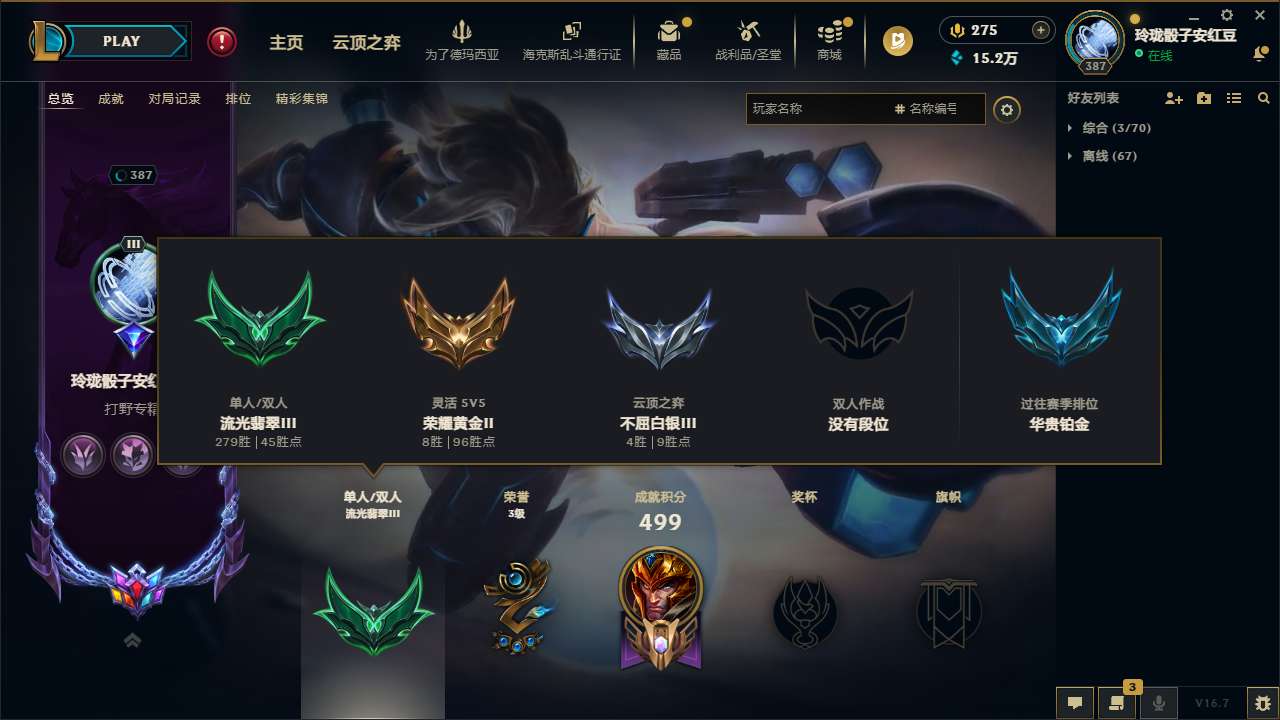Viewport: 1280px width, 720px height.
Task: Open the 藏品 (Collection) page icon
Action: [668, 40]
